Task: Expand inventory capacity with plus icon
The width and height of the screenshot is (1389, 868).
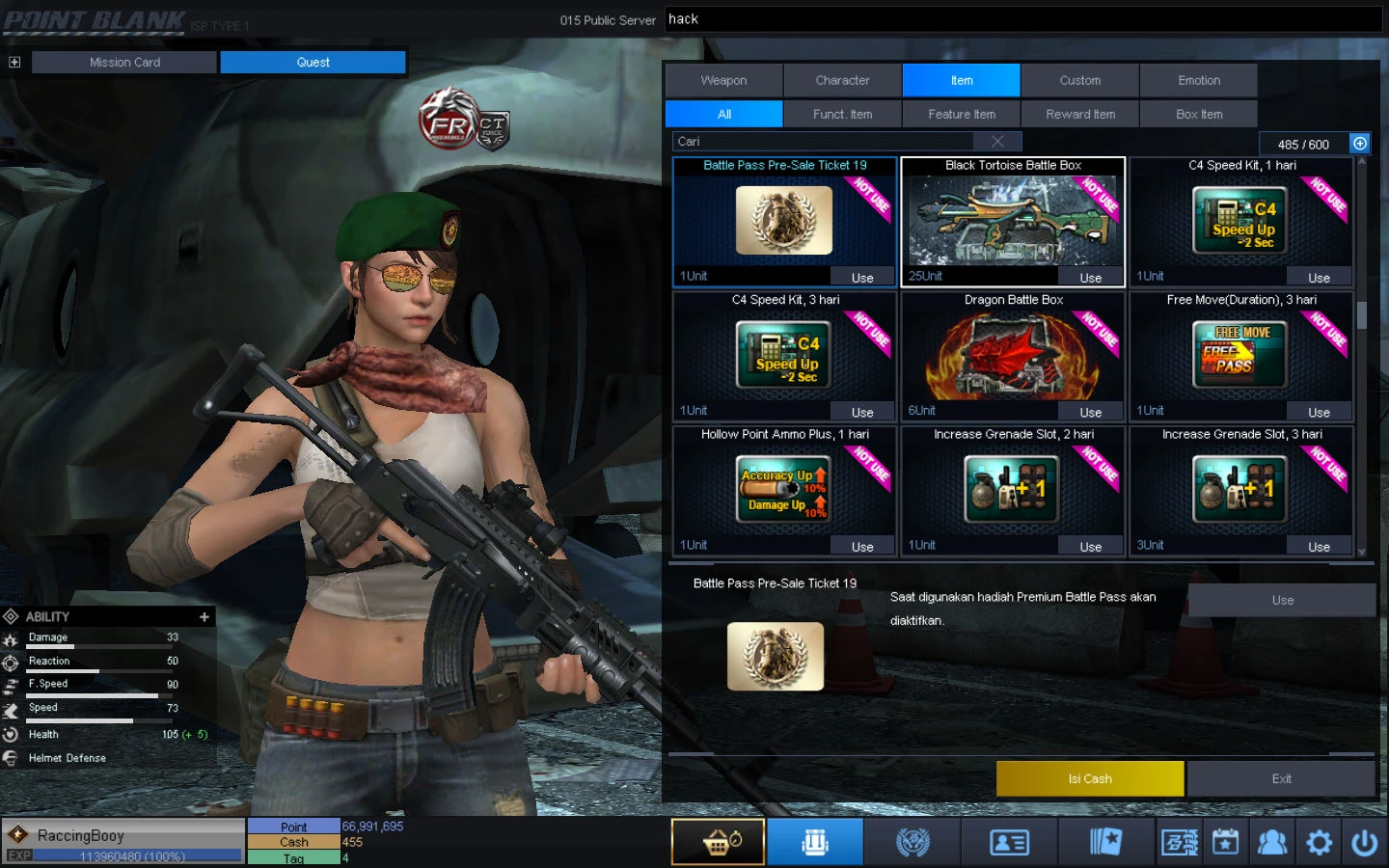Action: click(x=1359, y=144)
